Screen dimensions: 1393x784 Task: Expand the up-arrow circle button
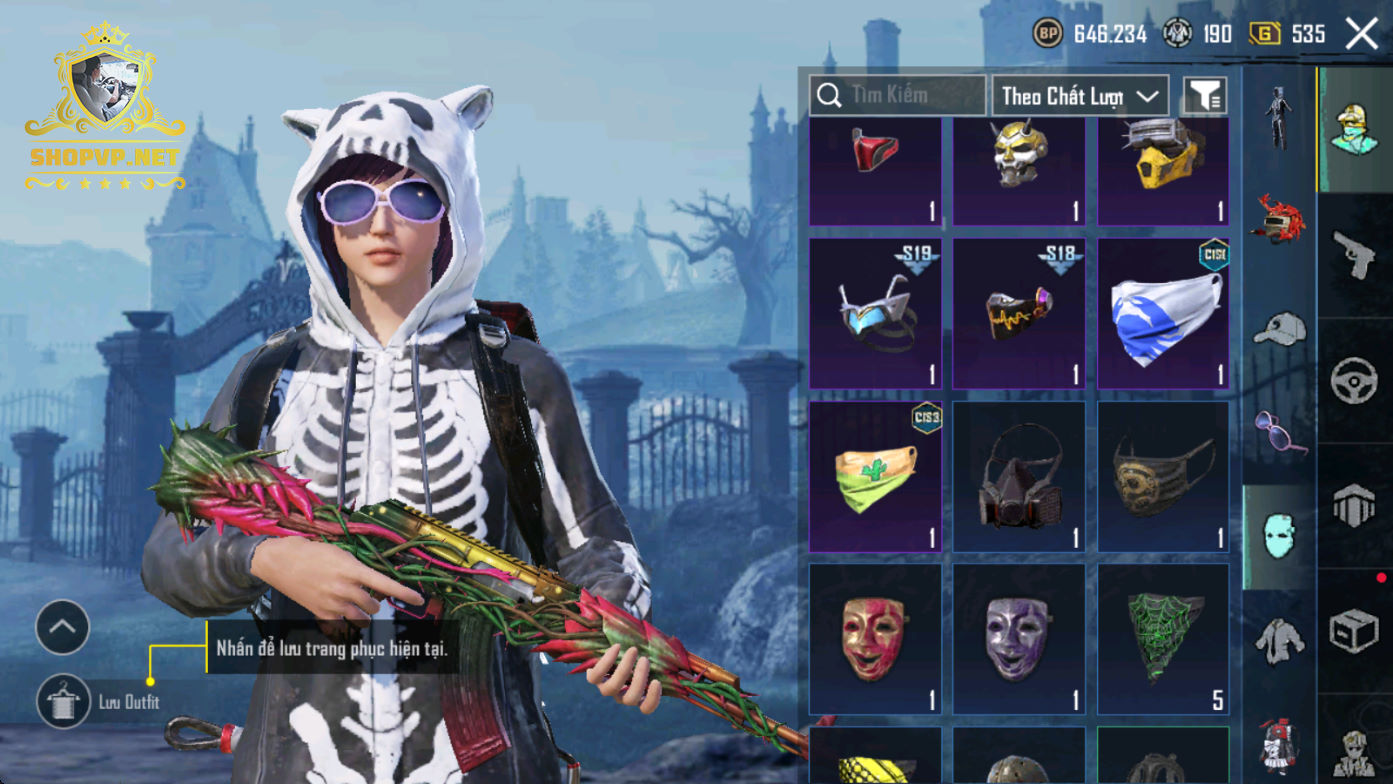click(x=63, y=628)
